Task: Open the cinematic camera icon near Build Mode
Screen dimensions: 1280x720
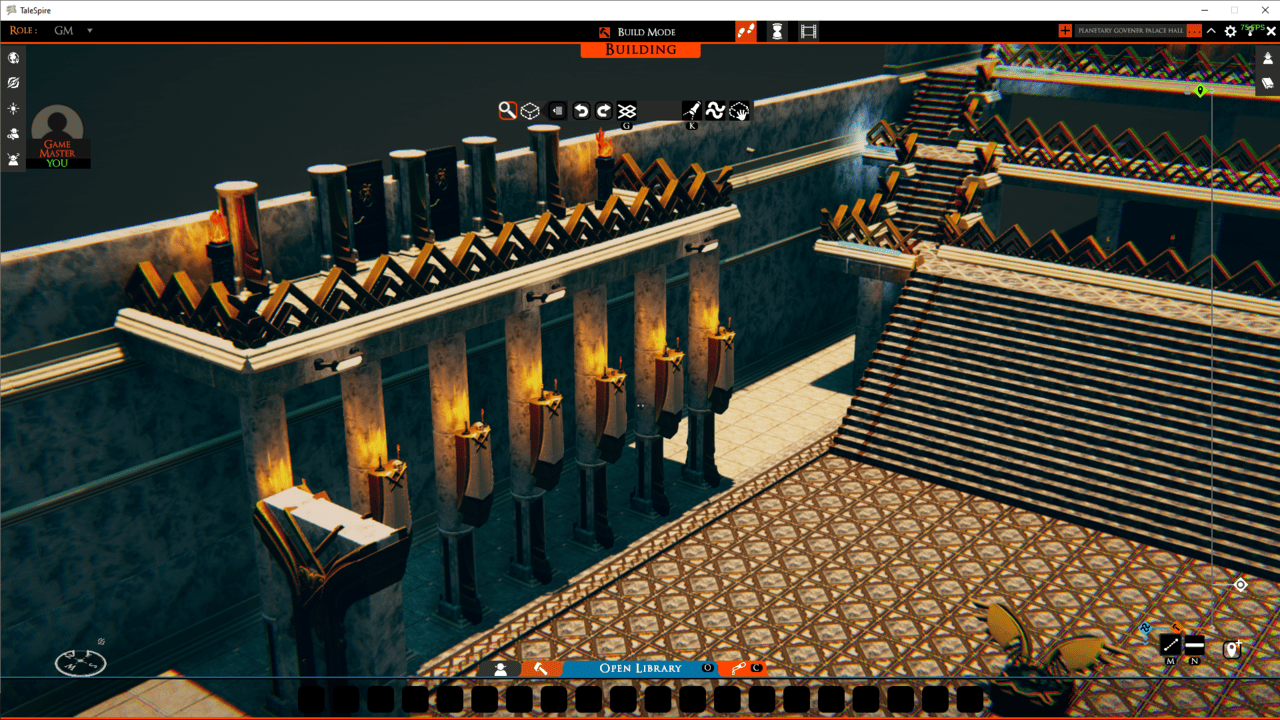Action: 808,31
